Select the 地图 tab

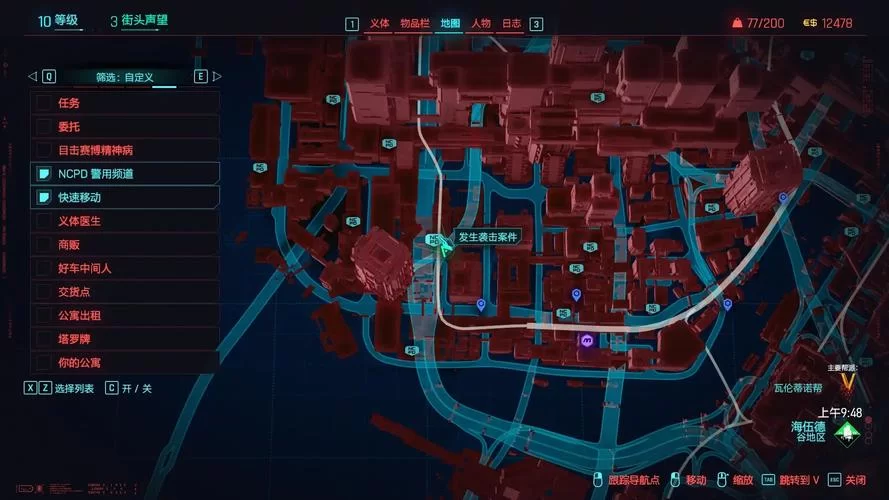pos(450,23)
